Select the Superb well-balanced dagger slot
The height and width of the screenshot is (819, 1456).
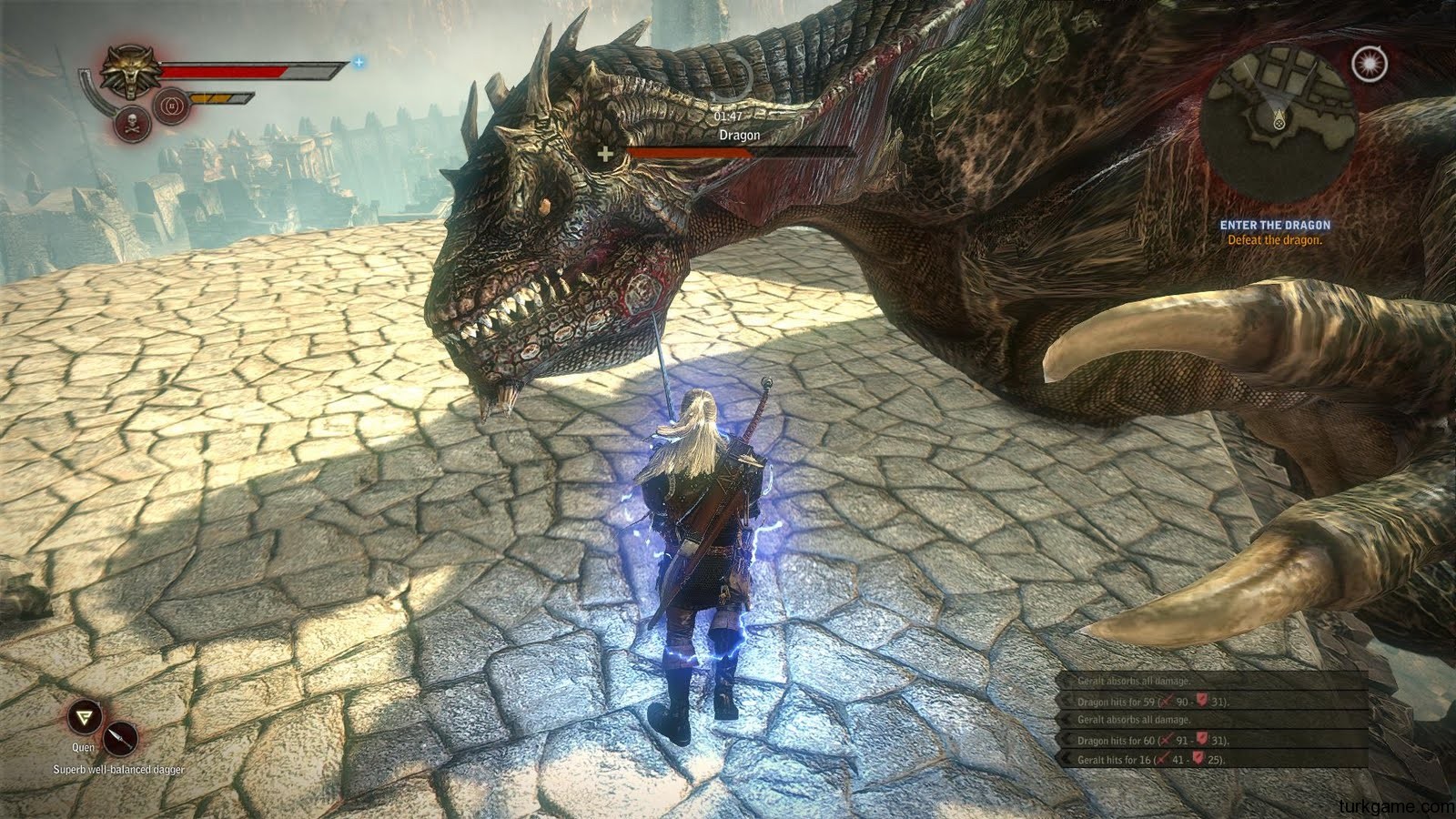click(120, 738)
